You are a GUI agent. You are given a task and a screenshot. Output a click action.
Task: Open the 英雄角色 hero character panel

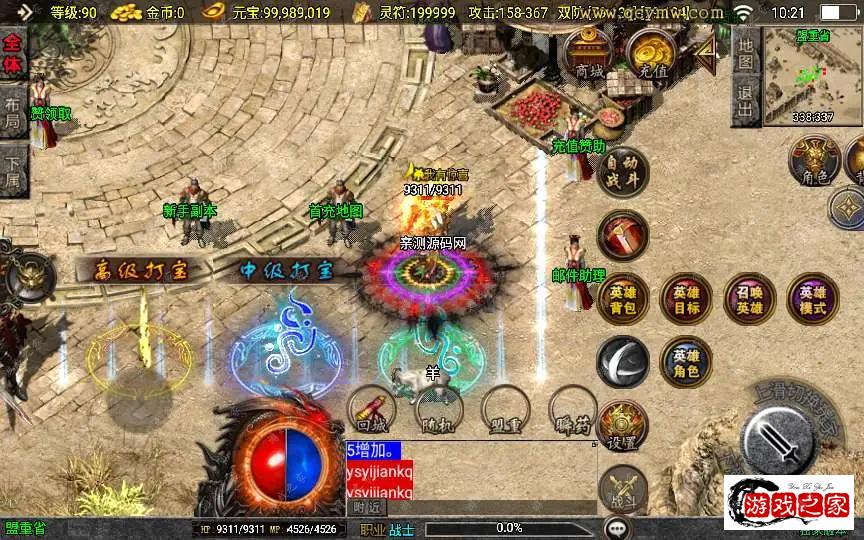point(686,362)
